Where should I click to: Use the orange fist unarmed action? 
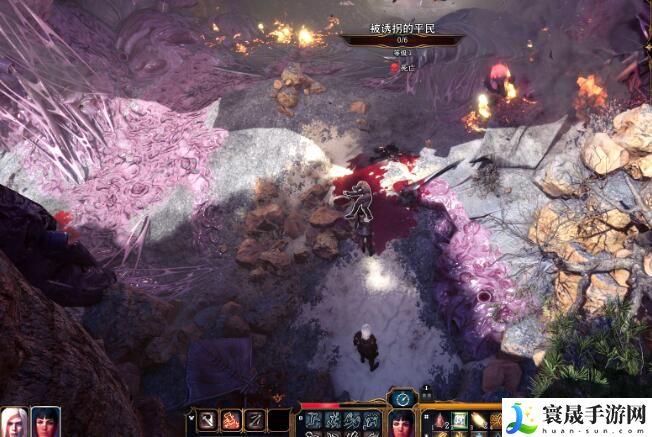pos(231,421)
